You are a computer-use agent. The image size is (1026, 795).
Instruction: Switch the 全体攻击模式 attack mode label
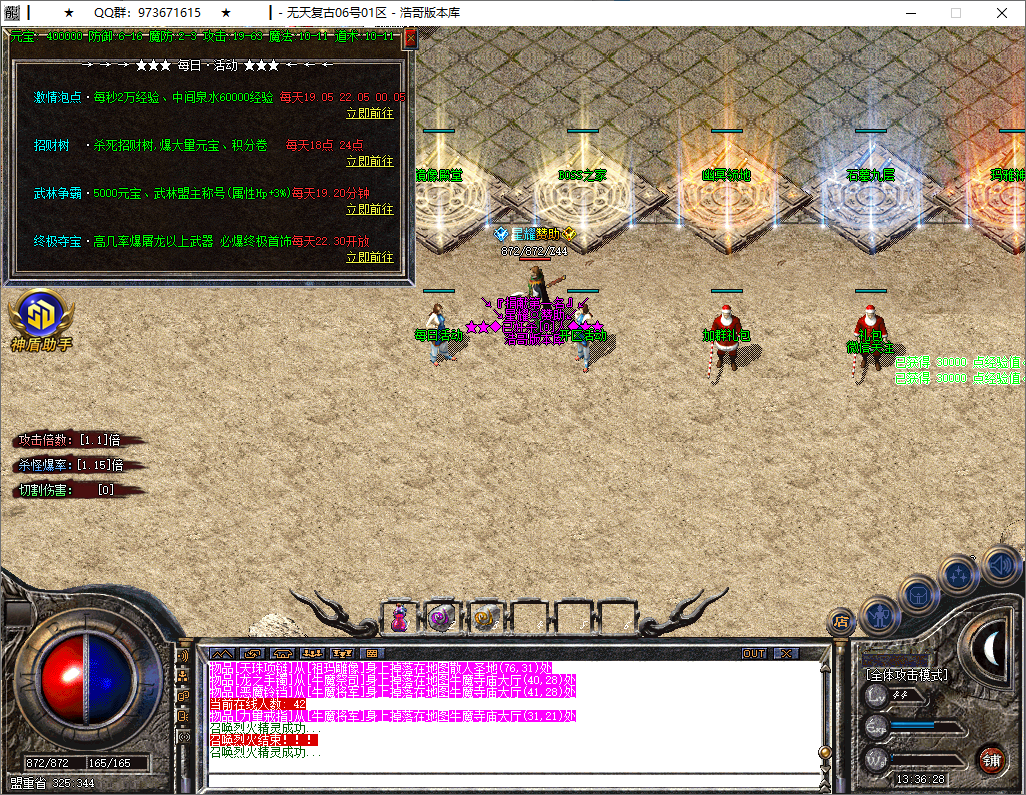click(x=908, y=675)
